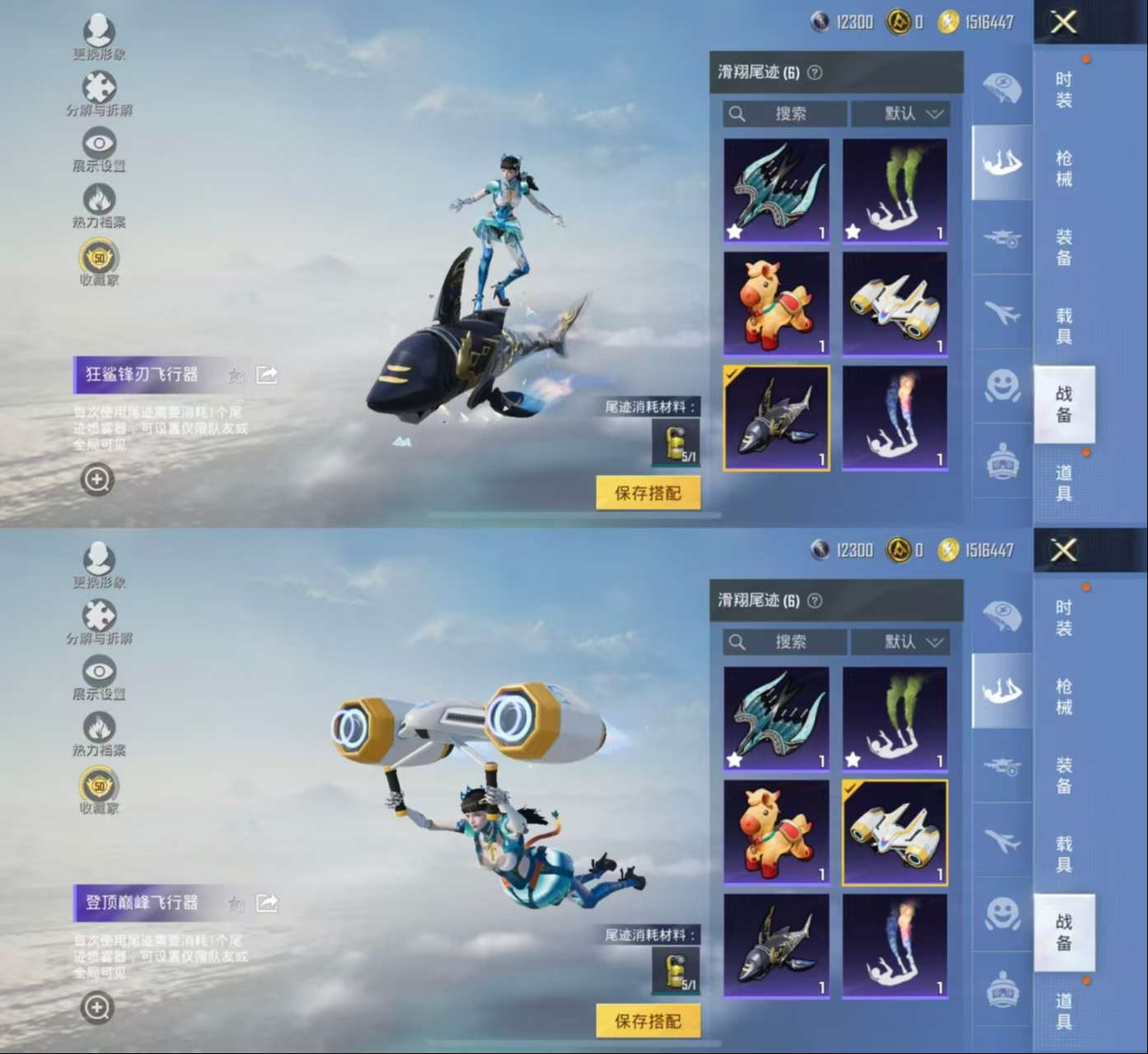This screenshot has width=1148, height=1054.
Task: Close the 登顶巅峰飞行器 preview screen
Action: (1063, 550)
